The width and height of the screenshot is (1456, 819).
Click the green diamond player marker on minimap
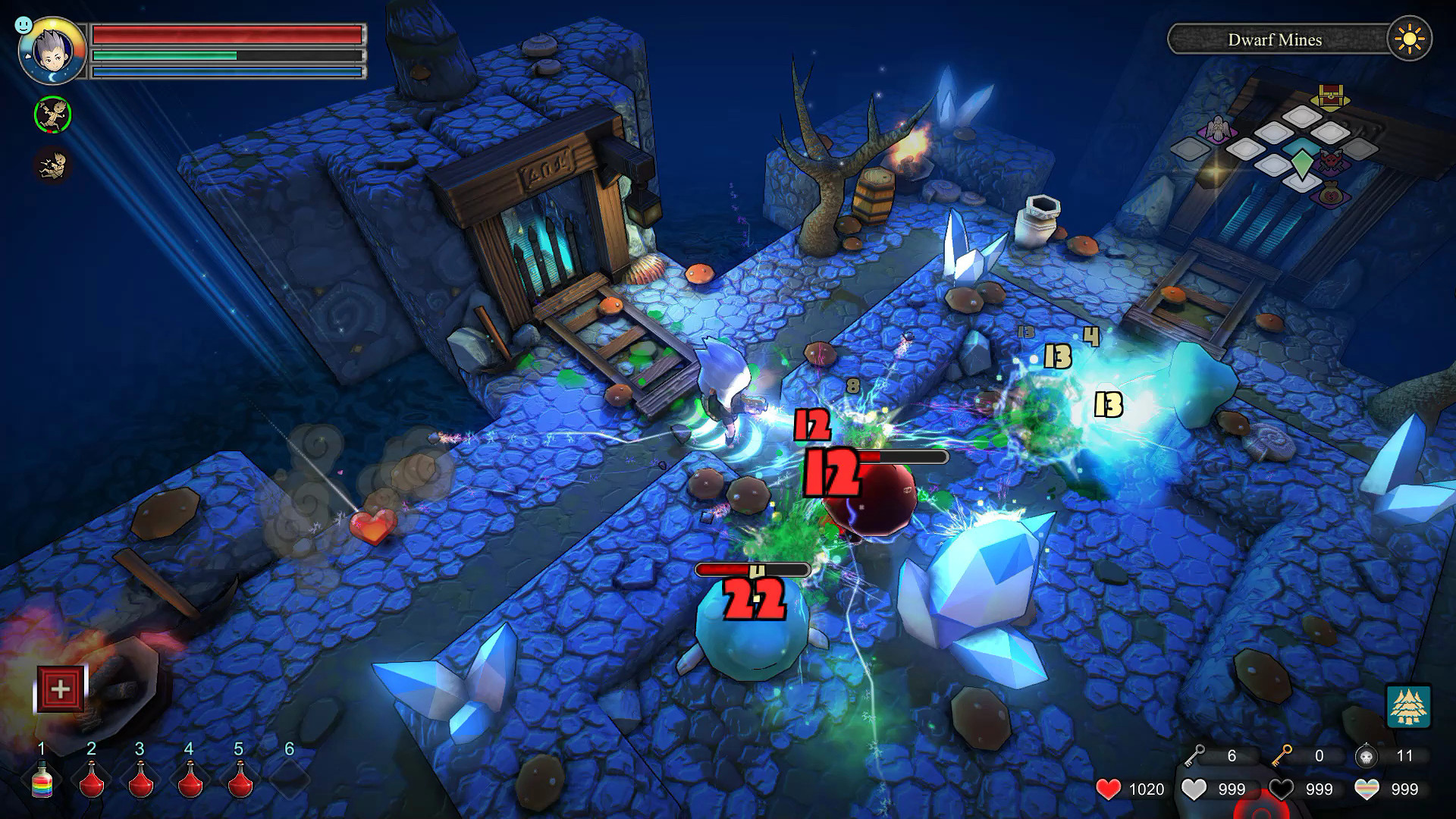click(x=1302, y=162)
